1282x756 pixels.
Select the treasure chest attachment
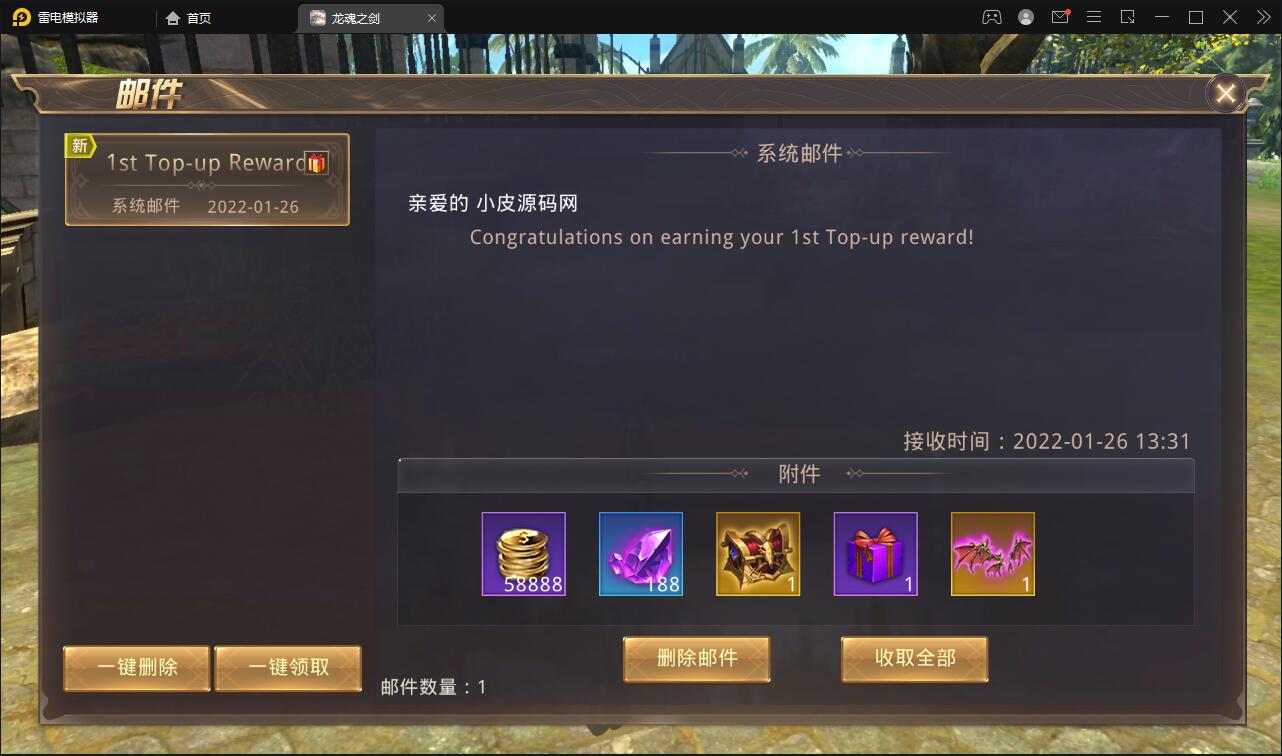pos(758,554)
